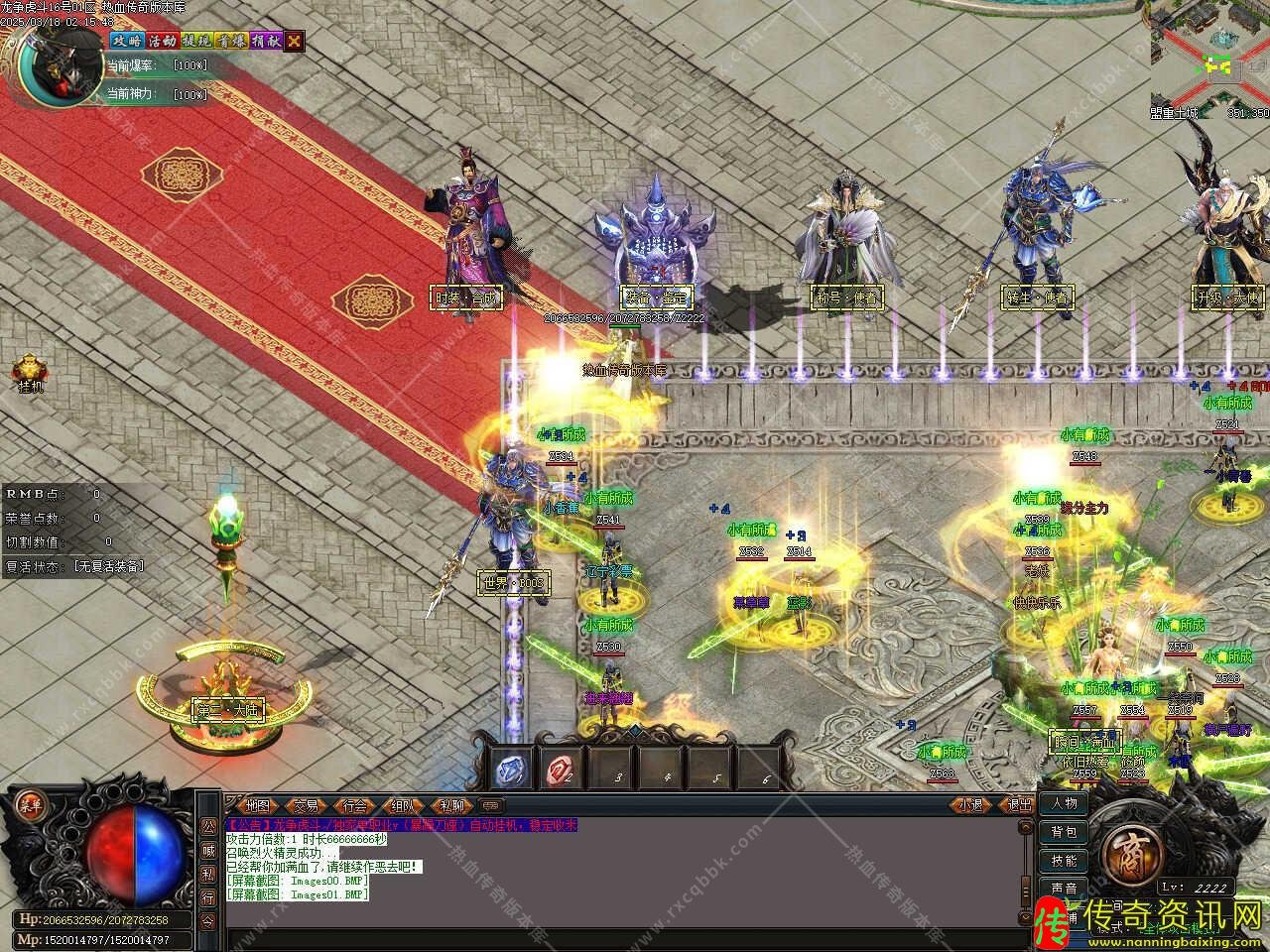This screenshot has width=1270, height=952.
Task: Select the 提现 withdraw button
Action: point(195,41)
